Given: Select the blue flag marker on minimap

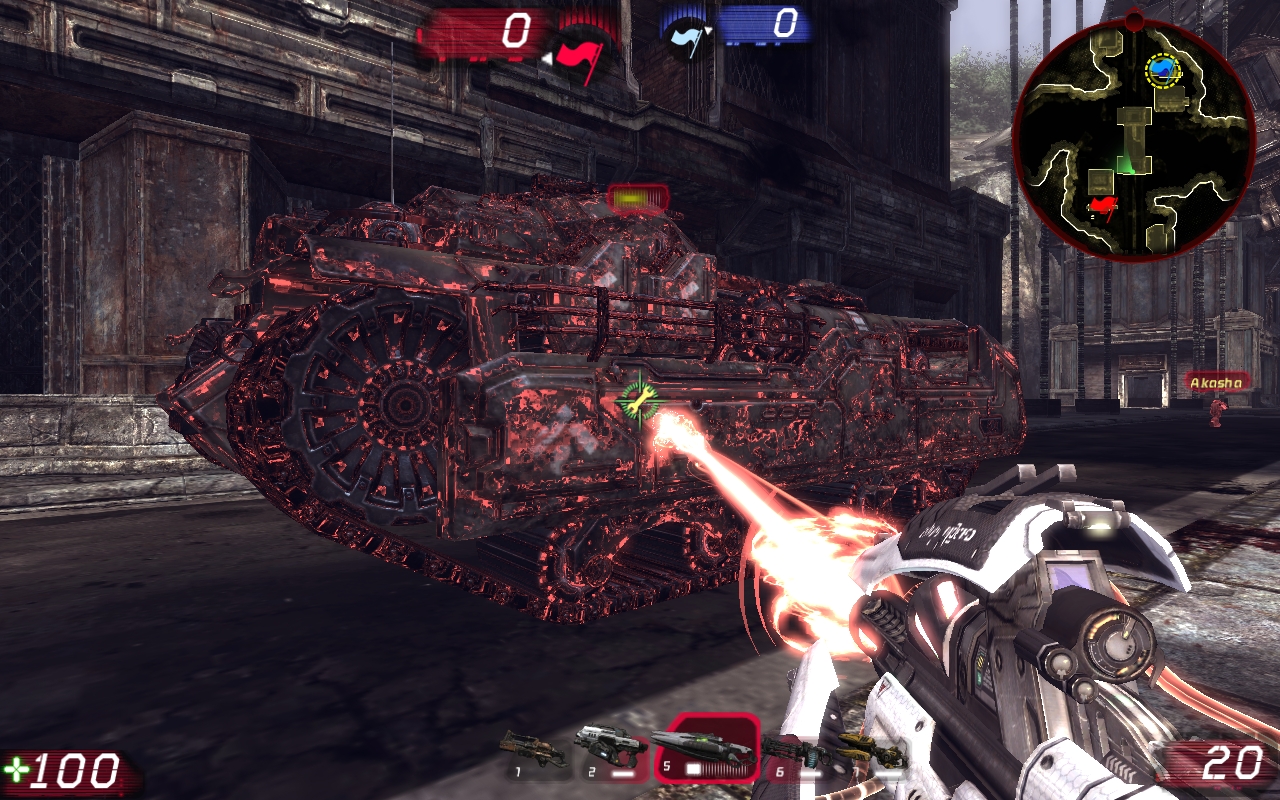Looking at the screenshot, I should (1162, 69).
